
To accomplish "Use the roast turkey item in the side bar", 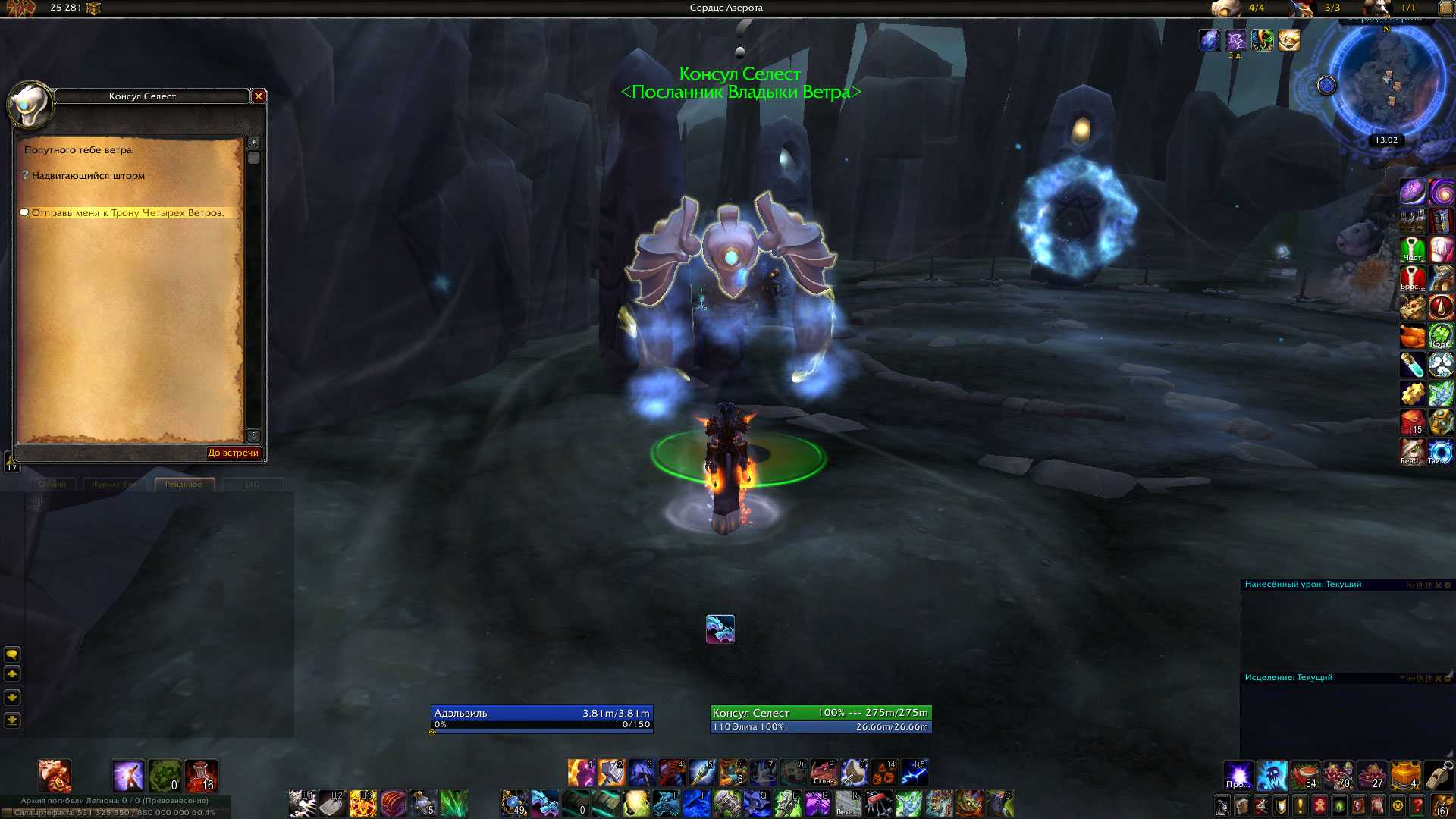I will [1412, 336].
